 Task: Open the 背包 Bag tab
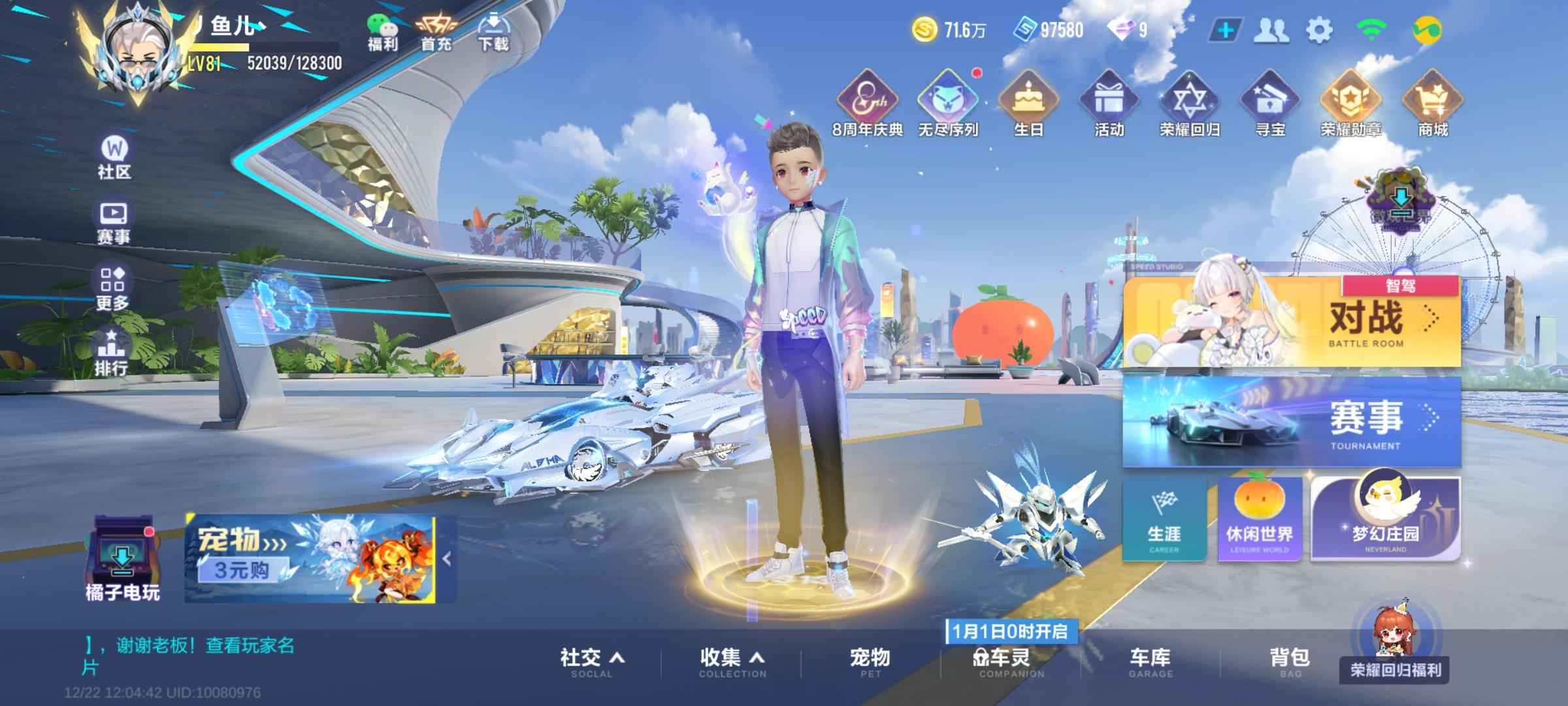pos(1289,662)
